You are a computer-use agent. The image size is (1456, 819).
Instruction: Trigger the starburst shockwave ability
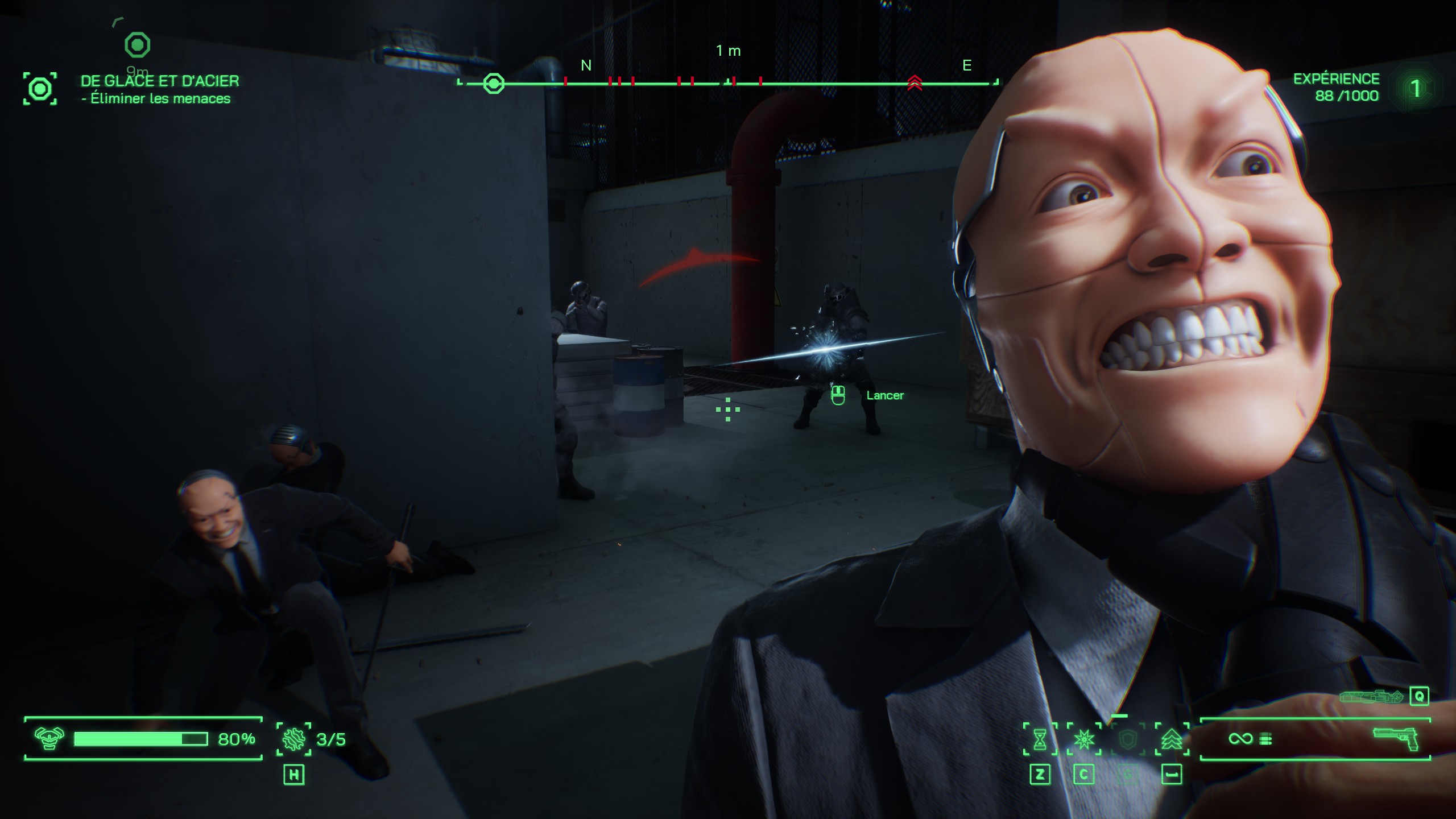[x=1084, y=739]
